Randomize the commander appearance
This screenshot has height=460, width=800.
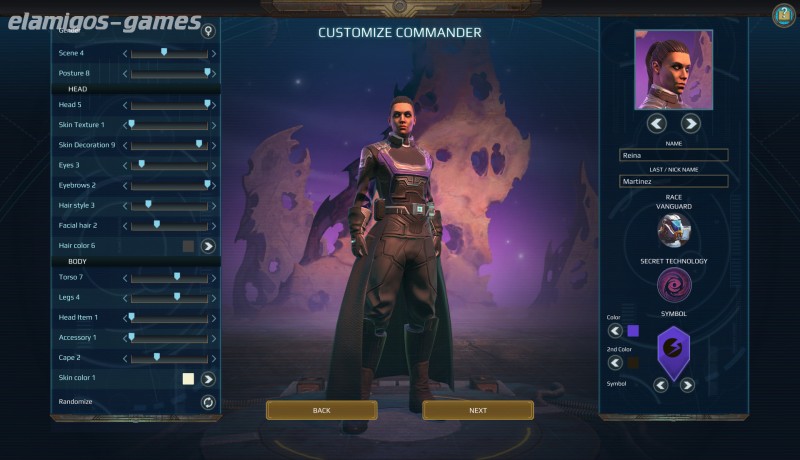coord(208,402)
